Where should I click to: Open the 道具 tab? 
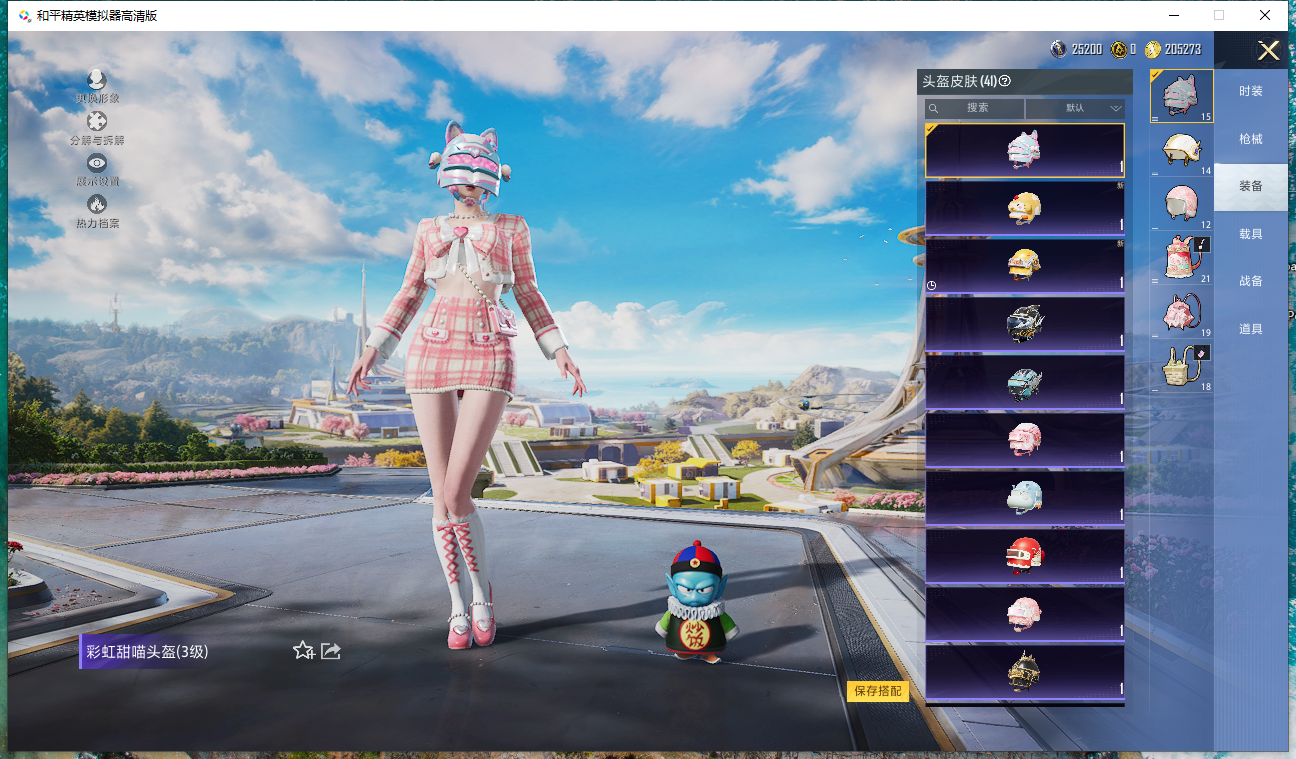click(1250, 329)
